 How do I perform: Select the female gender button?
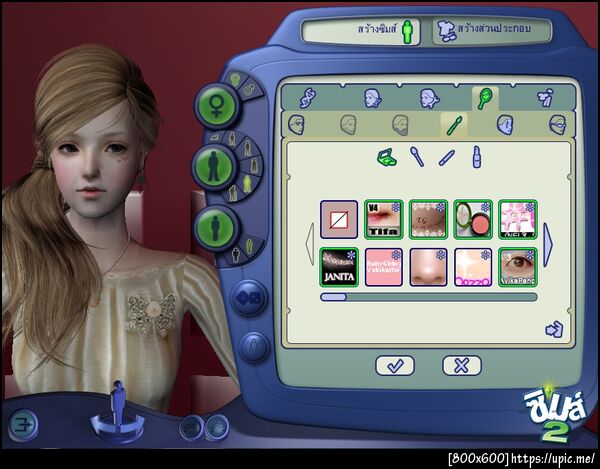pos(215,103)
